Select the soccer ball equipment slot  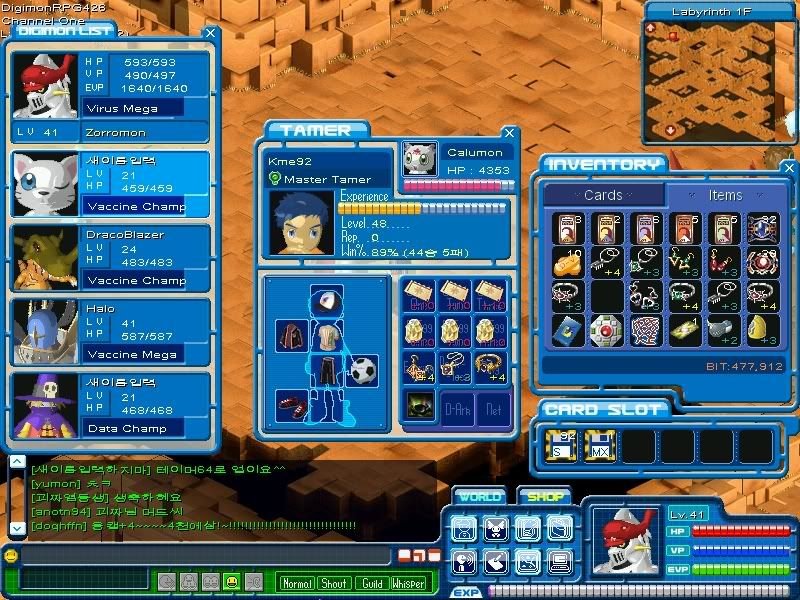(x=365, y=370)
